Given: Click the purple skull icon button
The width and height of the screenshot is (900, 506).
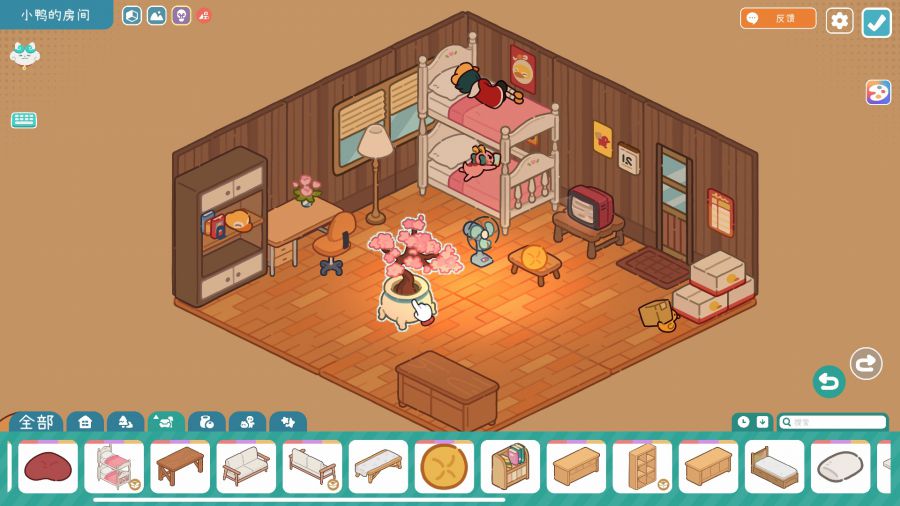Looking at the screenshot, I should point(181,15).
